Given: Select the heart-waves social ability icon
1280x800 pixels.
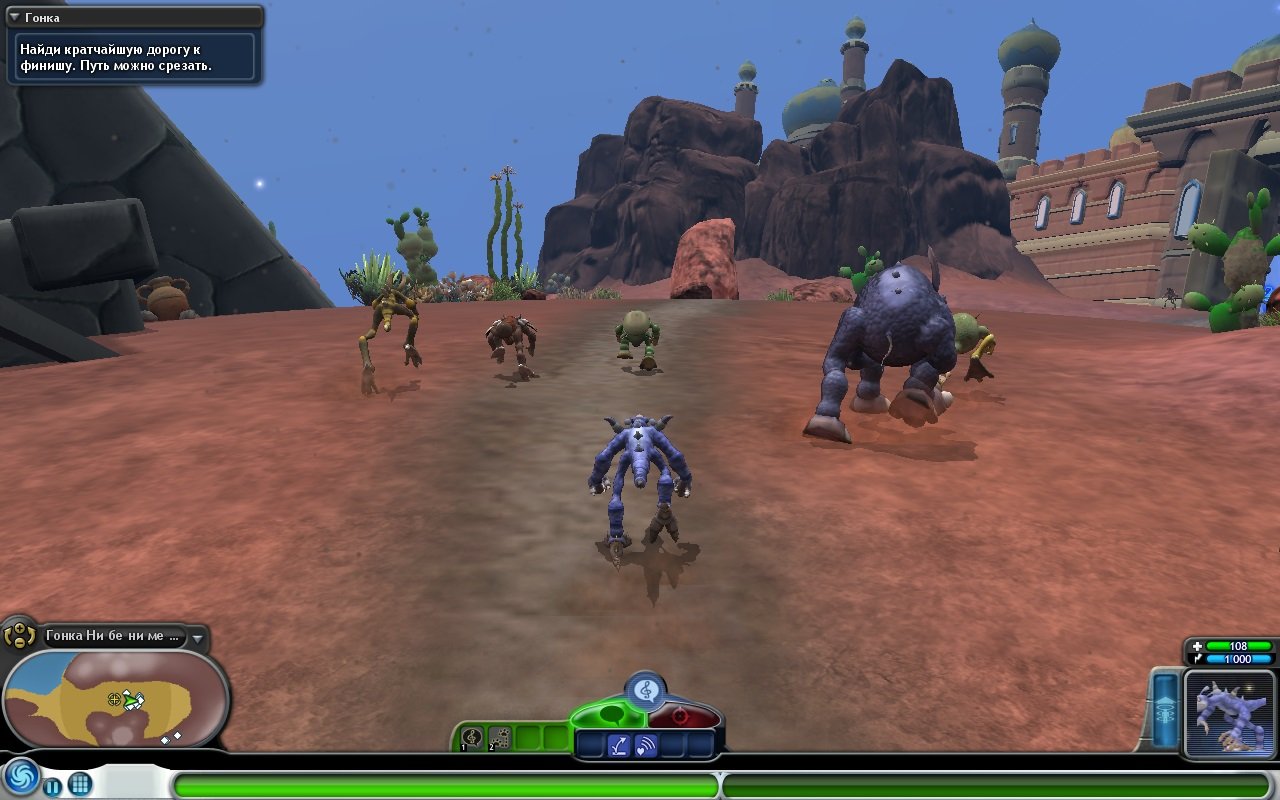Looking at the screenshot, I should click(646, 745).
